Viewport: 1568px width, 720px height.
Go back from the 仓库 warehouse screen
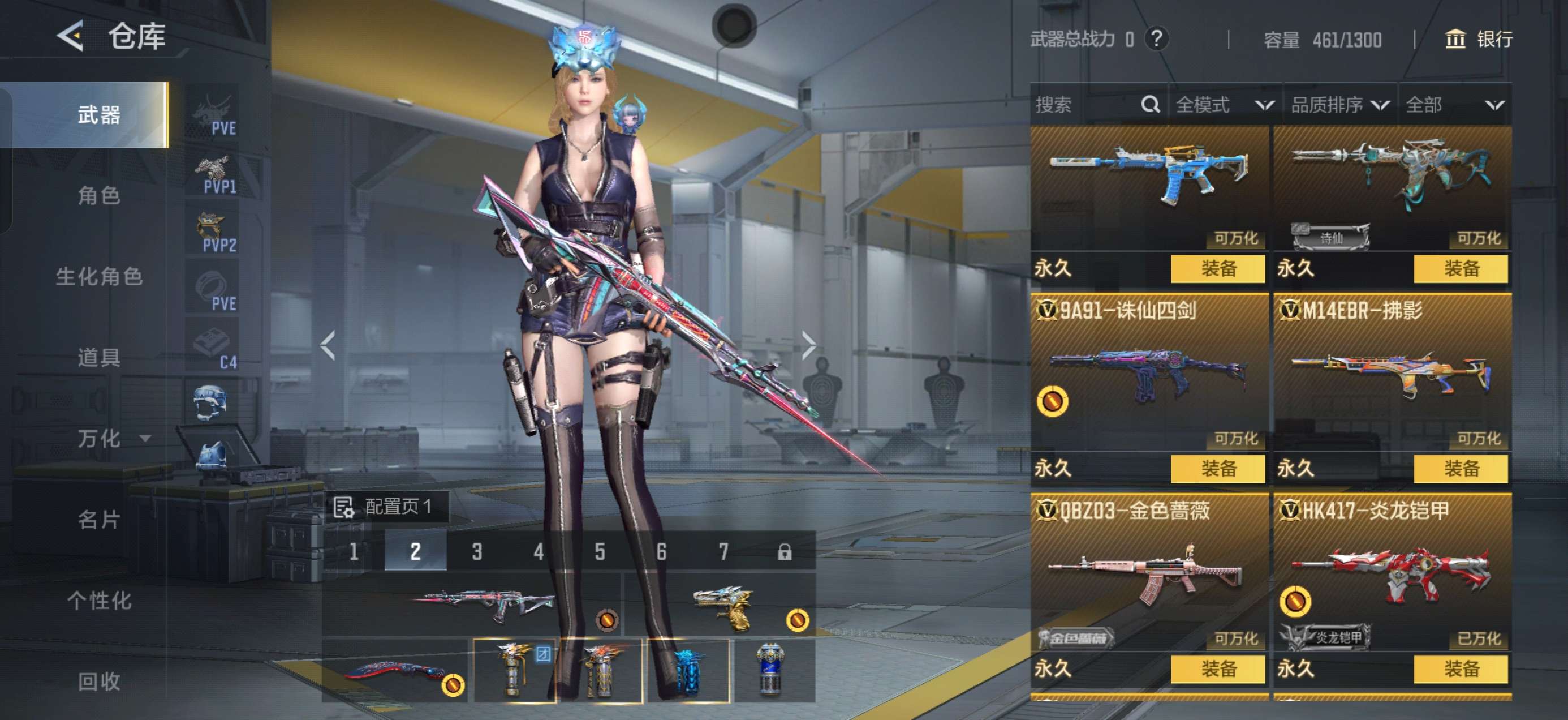point(71,37)
